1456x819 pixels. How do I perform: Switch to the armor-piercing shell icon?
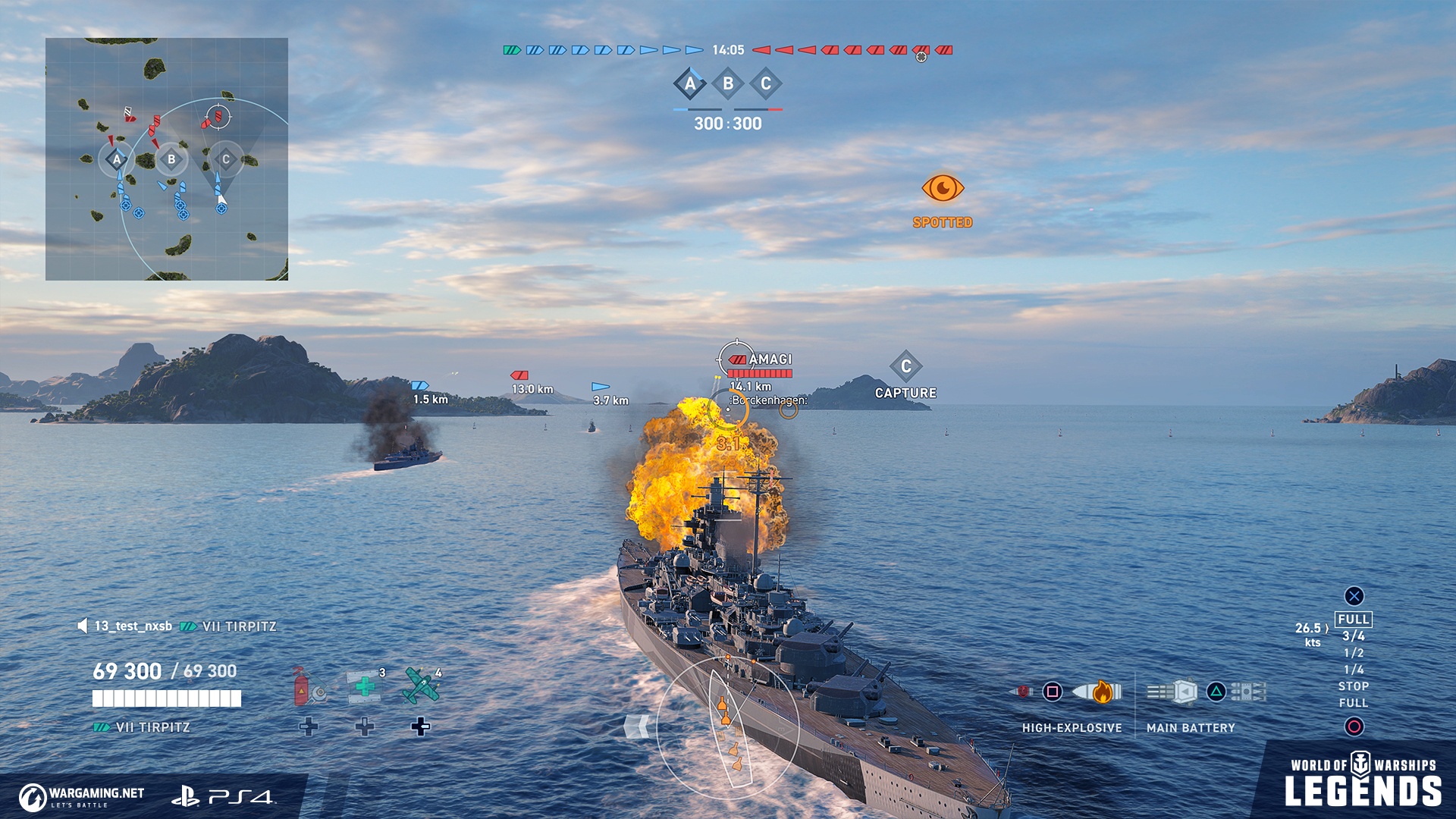1023,692
